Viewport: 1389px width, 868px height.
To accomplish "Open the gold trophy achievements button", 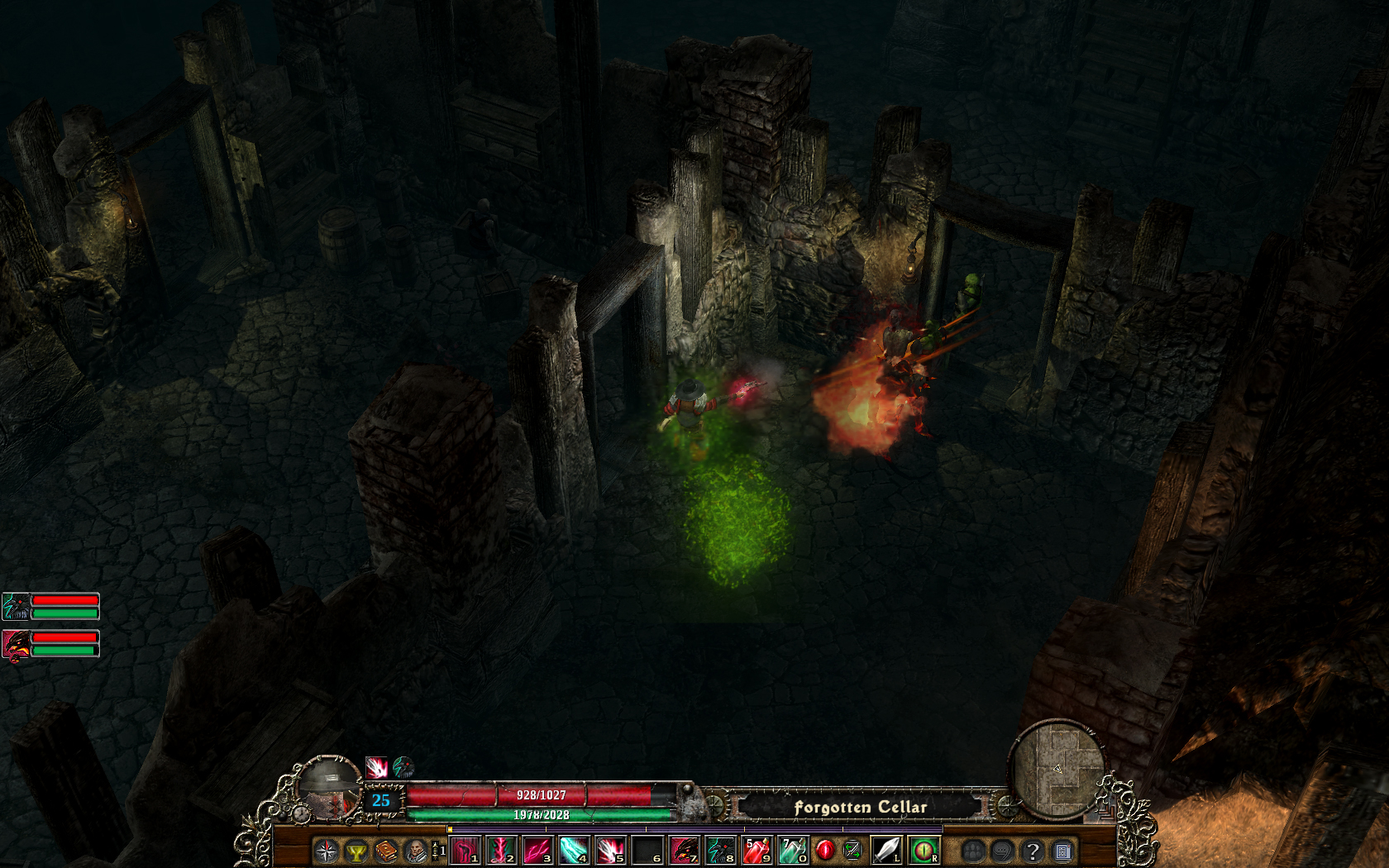I will pyautogui.click(x=356, y=851).
